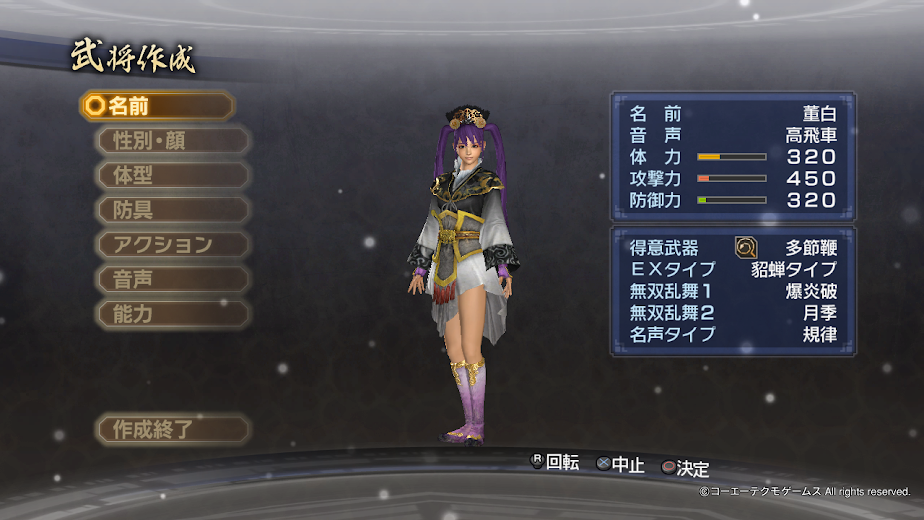Open the 音声 (Voice) settings
The image size is (924, 520).
171,279
